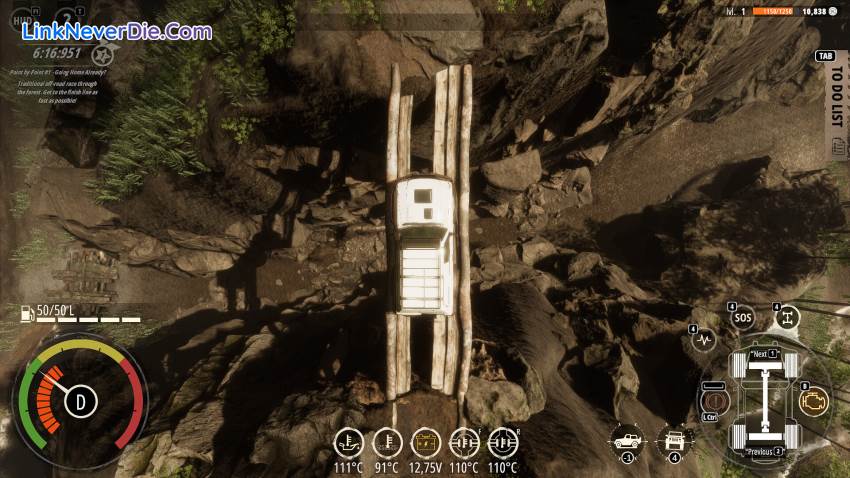Image resolution: width=850 pixels, height=478 pixels.
Task: Toggle the handbrake warning icon
Action: tap(715, 400)
